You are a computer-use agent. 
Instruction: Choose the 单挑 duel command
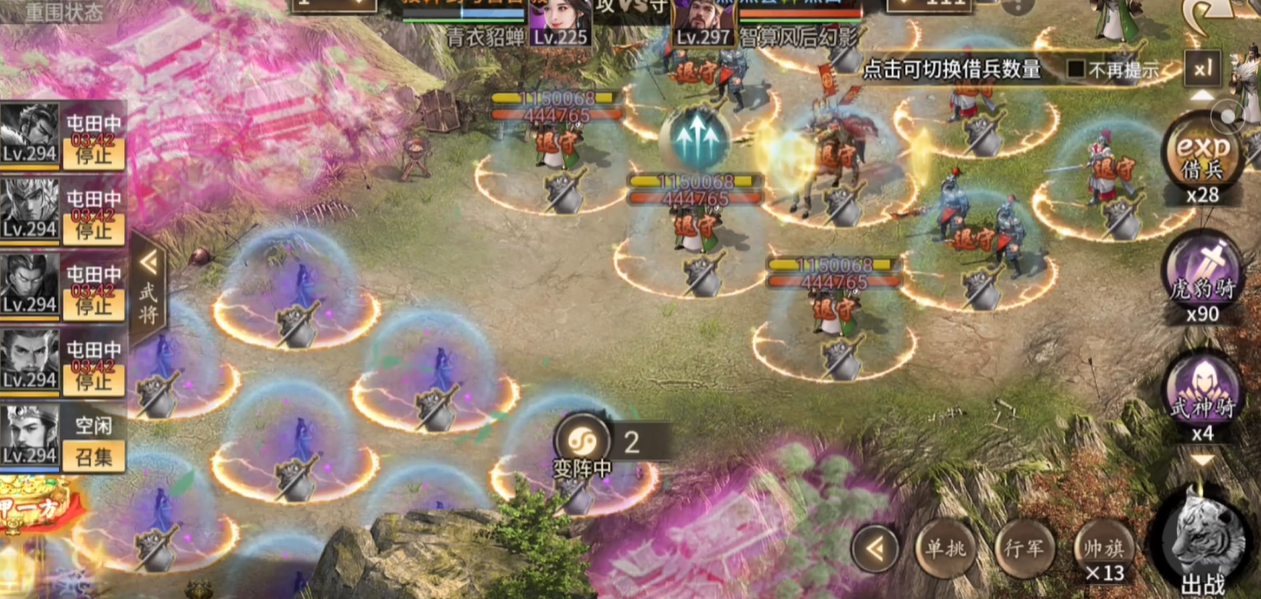pos(945,548)
